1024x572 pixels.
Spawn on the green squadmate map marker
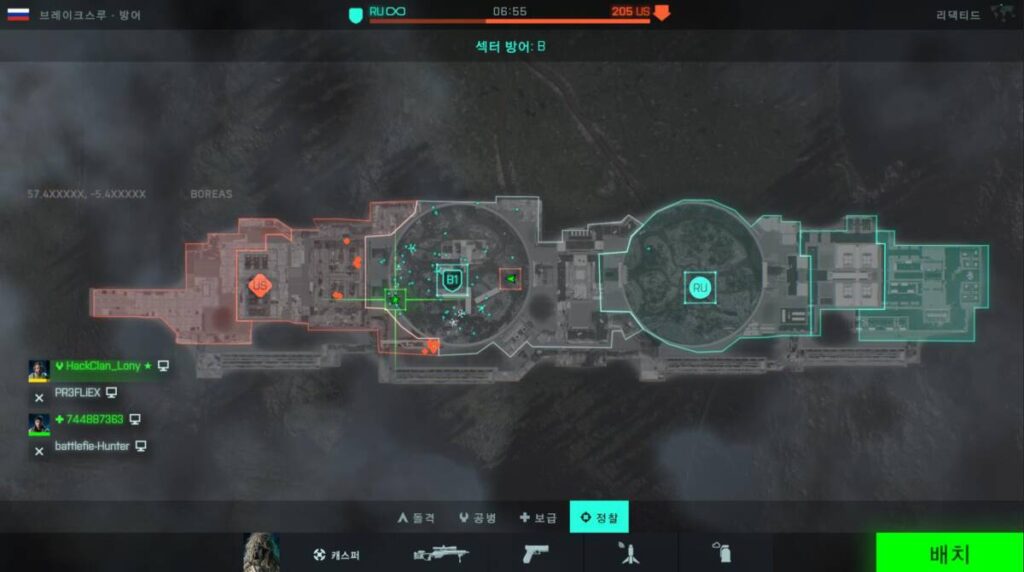395,298
